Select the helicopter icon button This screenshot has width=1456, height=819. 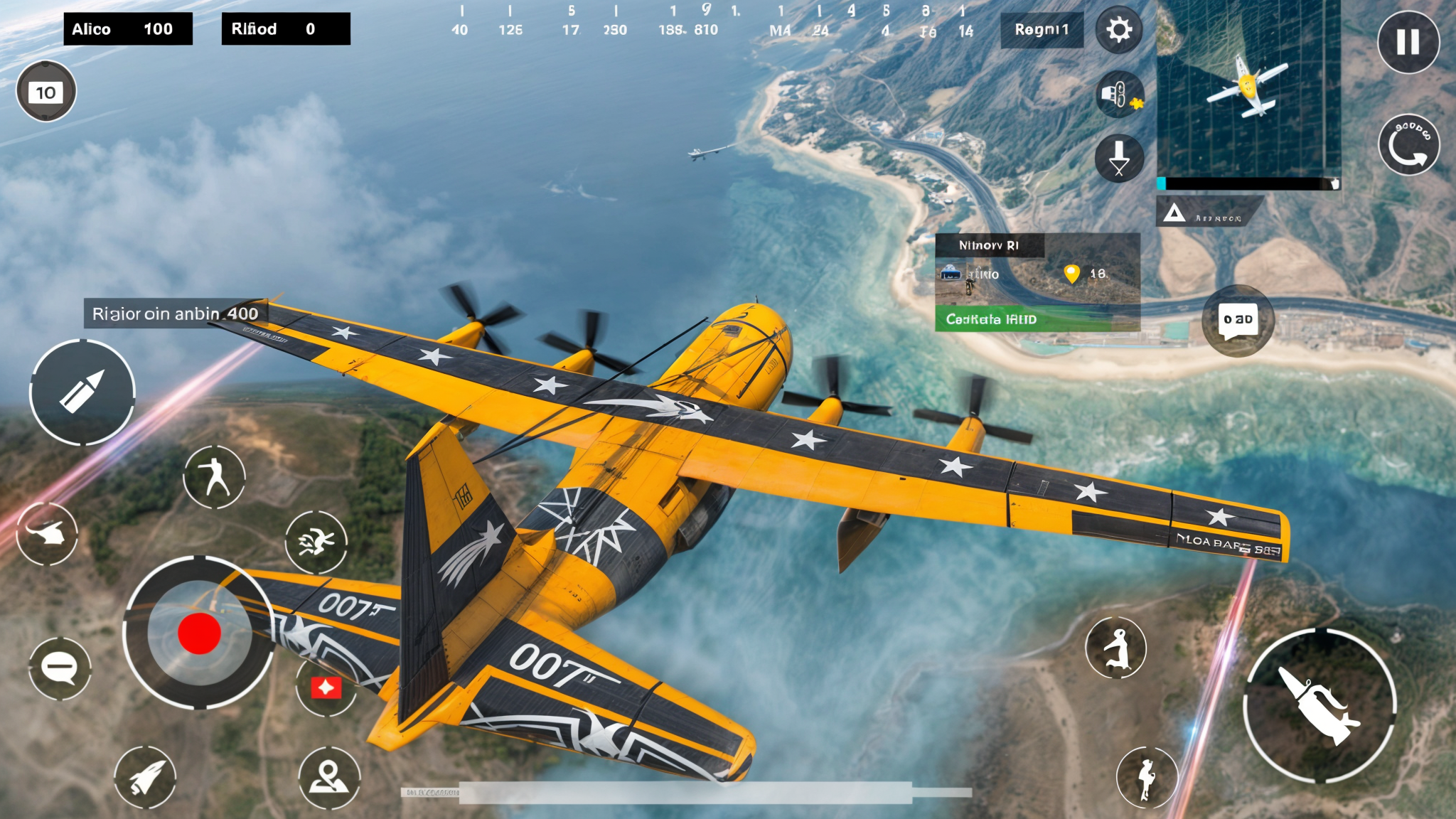click(x=47, y=533)
